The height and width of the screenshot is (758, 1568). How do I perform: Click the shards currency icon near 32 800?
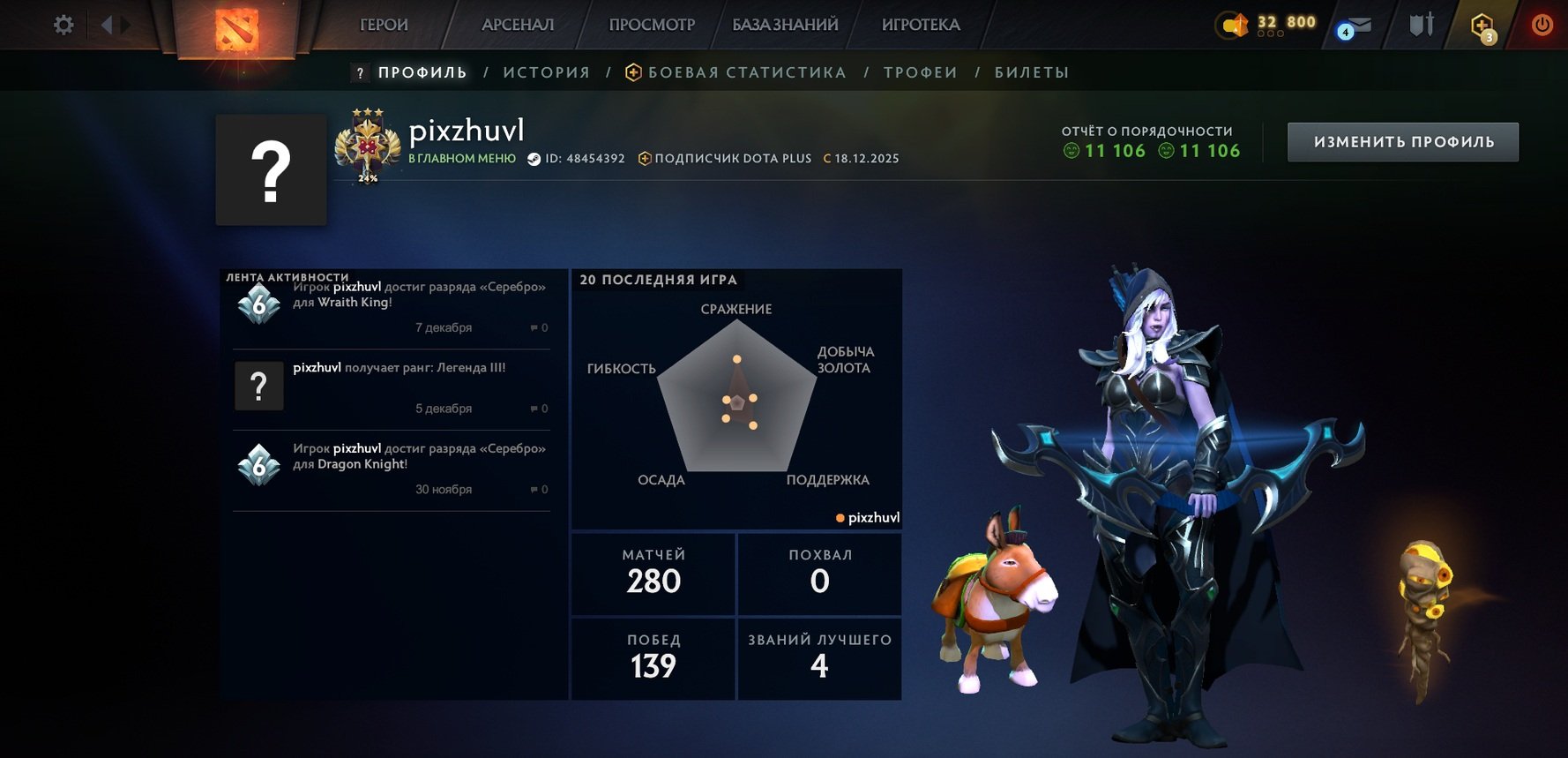click(x=1231, y=24)
